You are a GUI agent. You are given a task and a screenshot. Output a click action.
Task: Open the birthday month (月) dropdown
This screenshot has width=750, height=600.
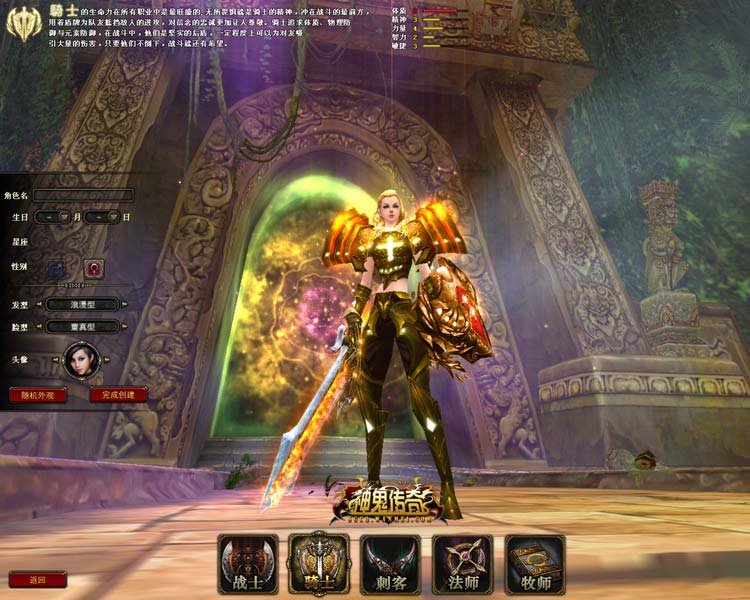62,216
